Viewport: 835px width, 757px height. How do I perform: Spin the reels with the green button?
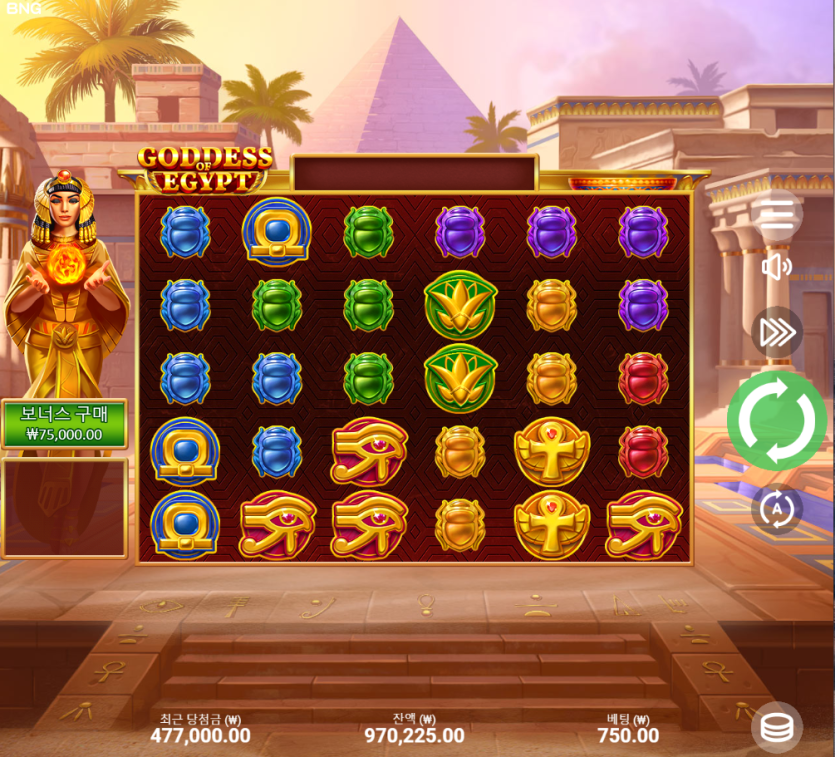point(777,420)
